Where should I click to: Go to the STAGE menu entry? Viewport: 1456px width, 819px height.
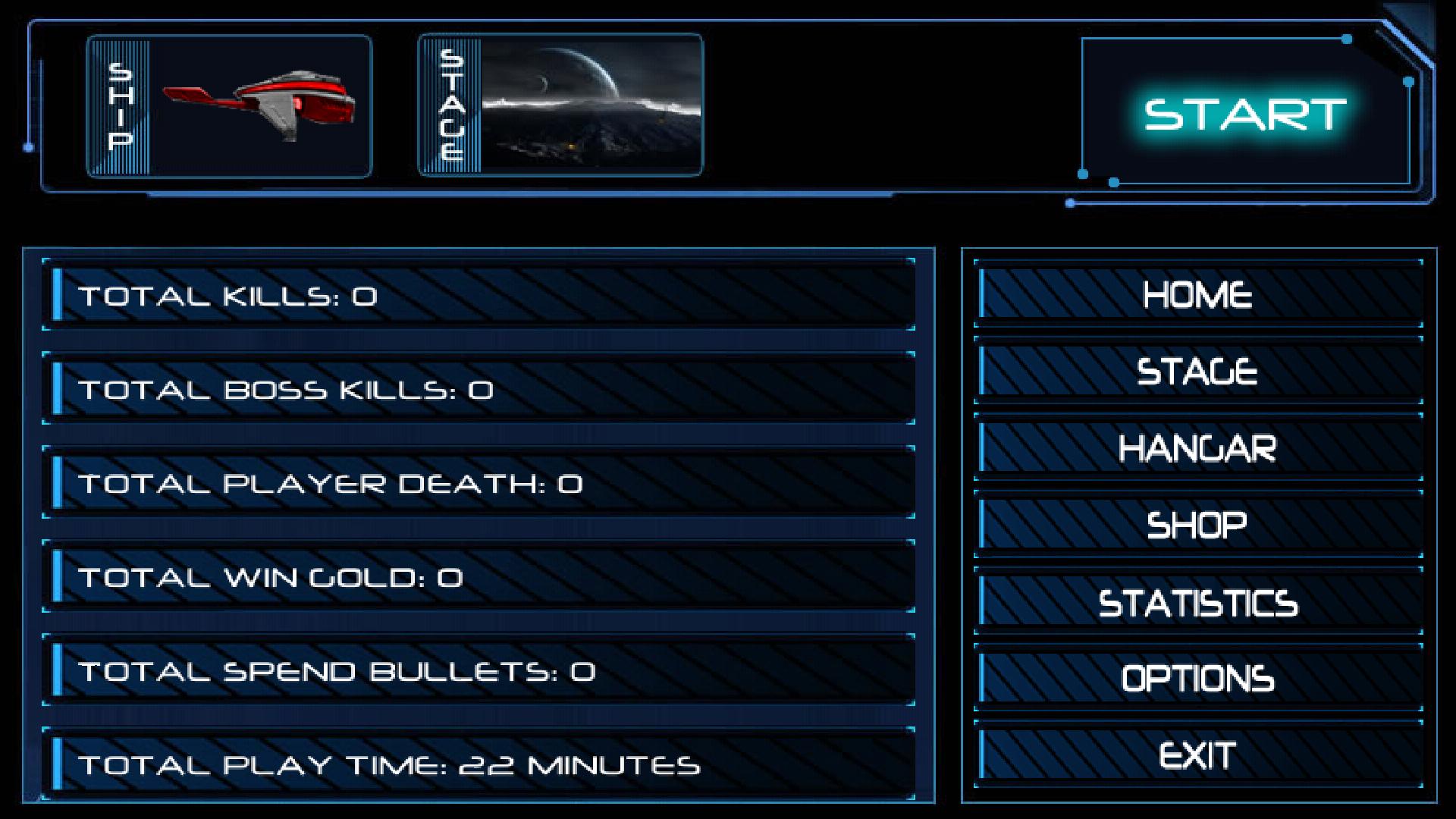coord(1197,372)
